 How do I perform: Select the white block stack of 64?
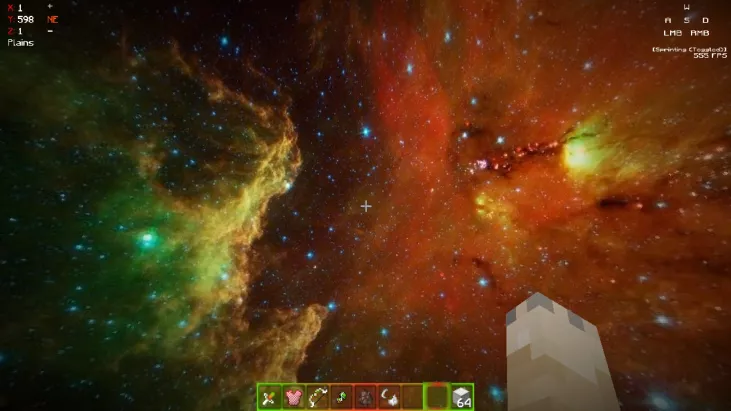[x=461, y=397]
